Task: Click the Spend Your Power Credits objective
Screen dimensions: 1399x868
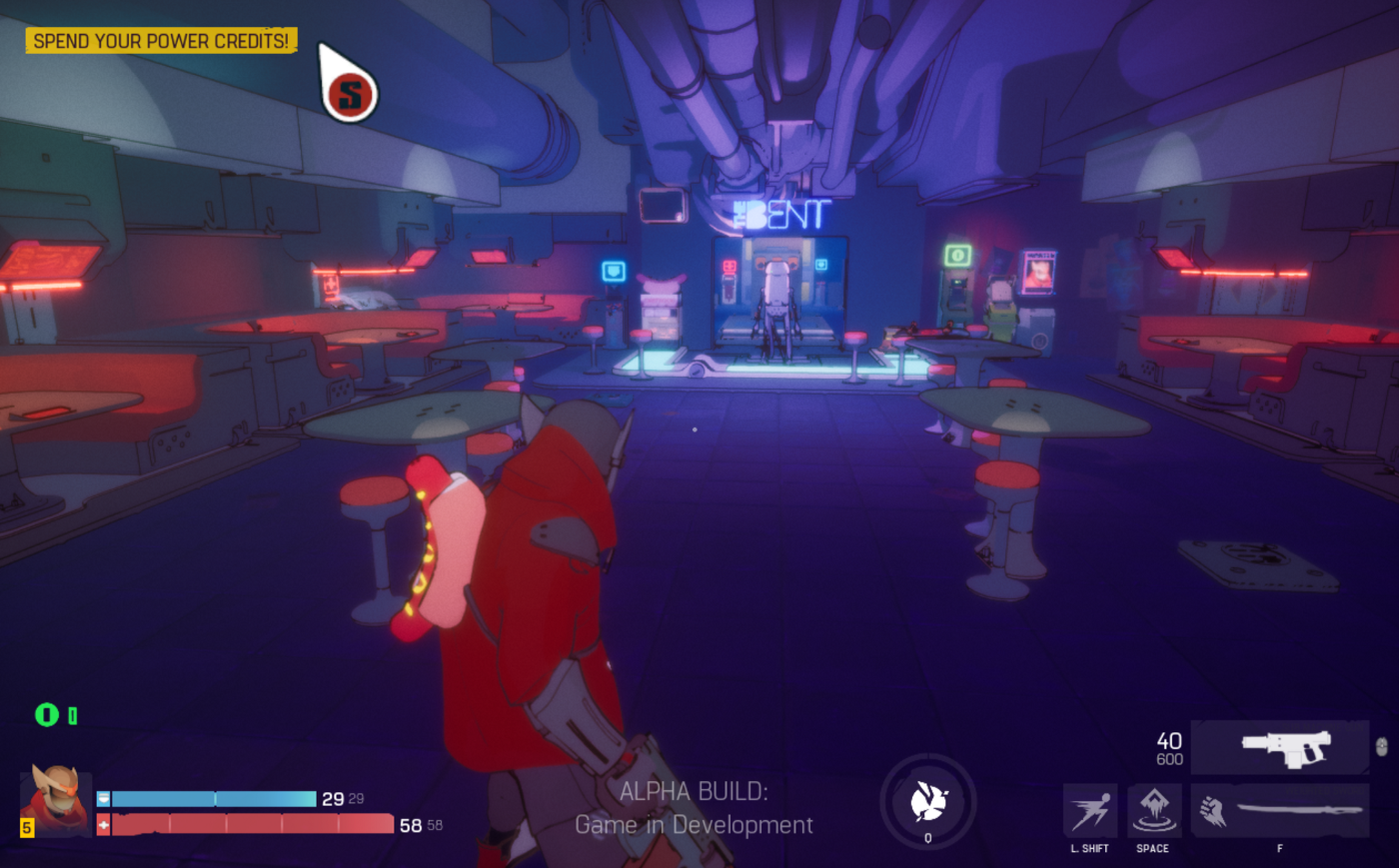Action: pyautogui.click(x=161, y=41)
